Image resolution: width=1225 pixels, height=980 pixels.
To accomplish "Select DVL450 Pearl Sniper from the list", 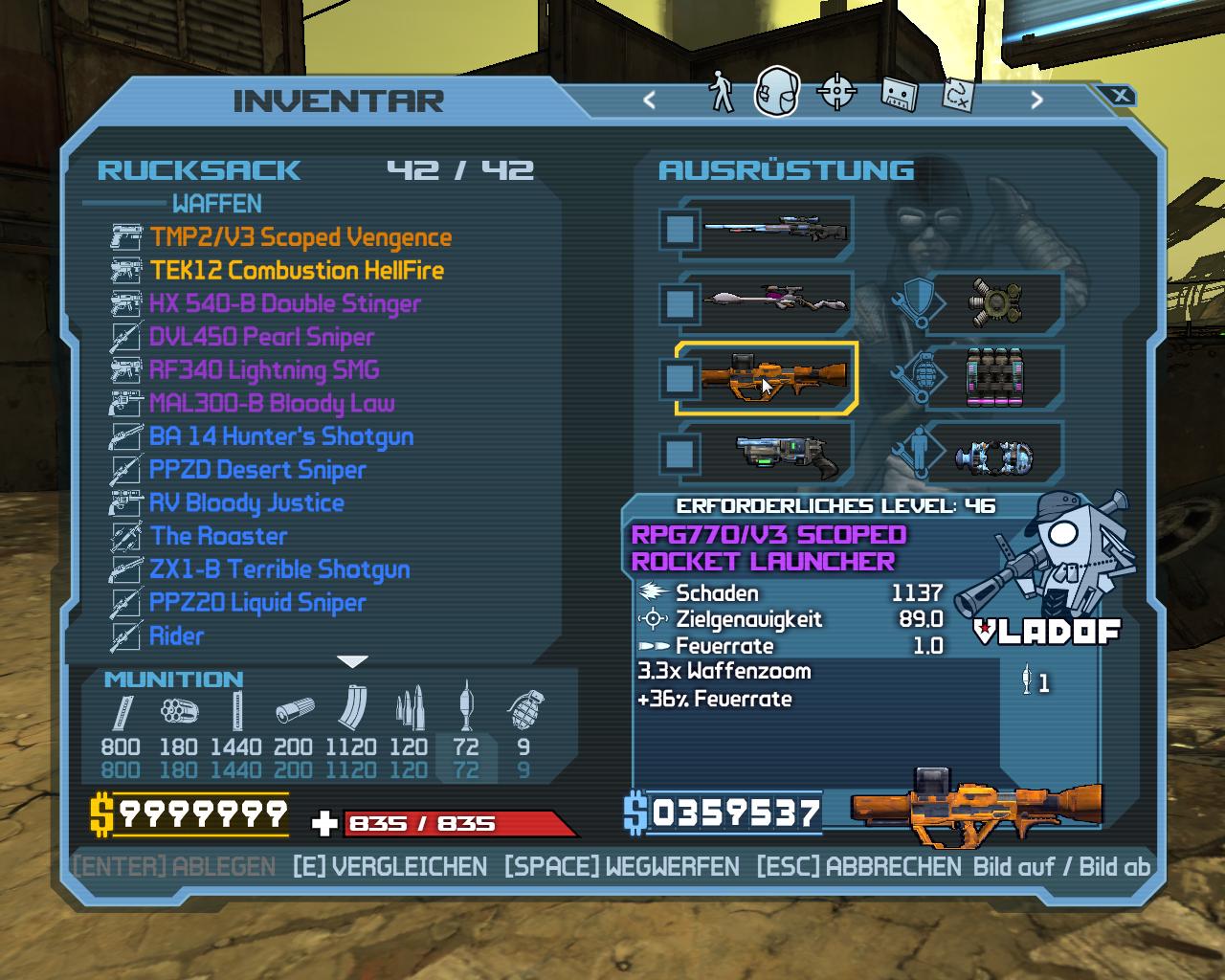I will coord(261,337).
